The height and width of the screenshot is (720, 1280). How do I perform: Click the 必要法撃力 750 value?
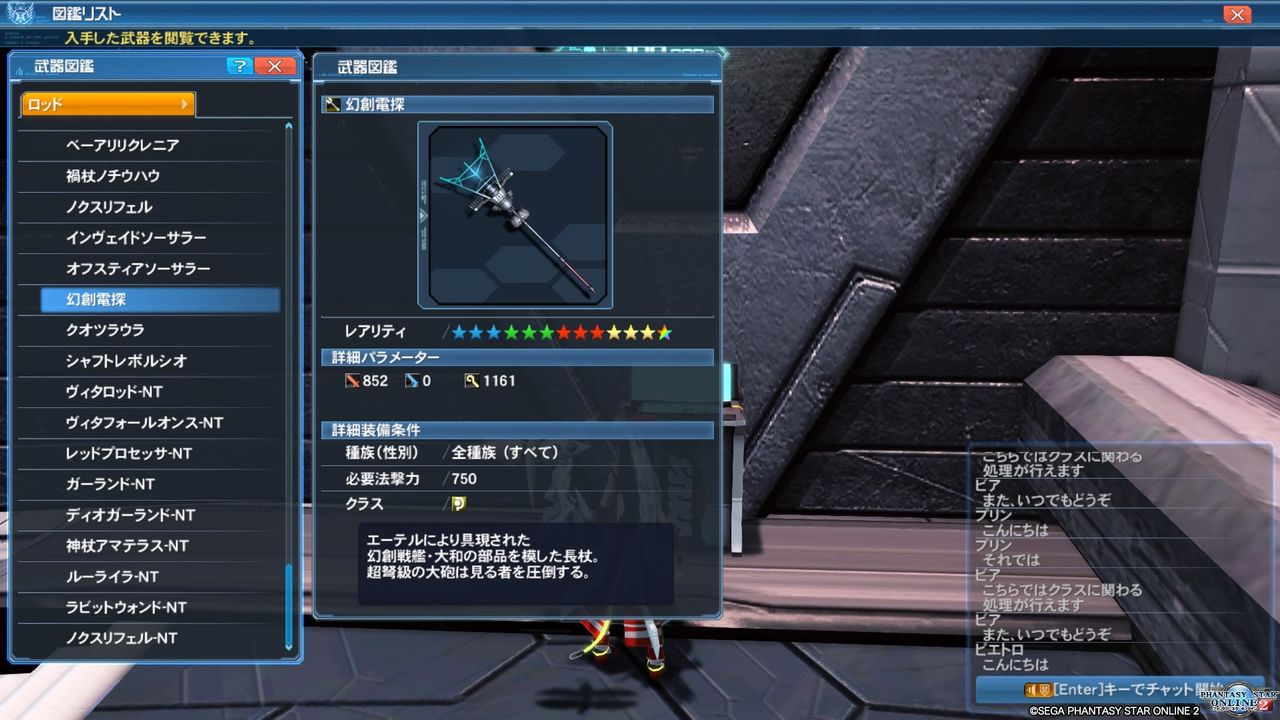(464, 479)
